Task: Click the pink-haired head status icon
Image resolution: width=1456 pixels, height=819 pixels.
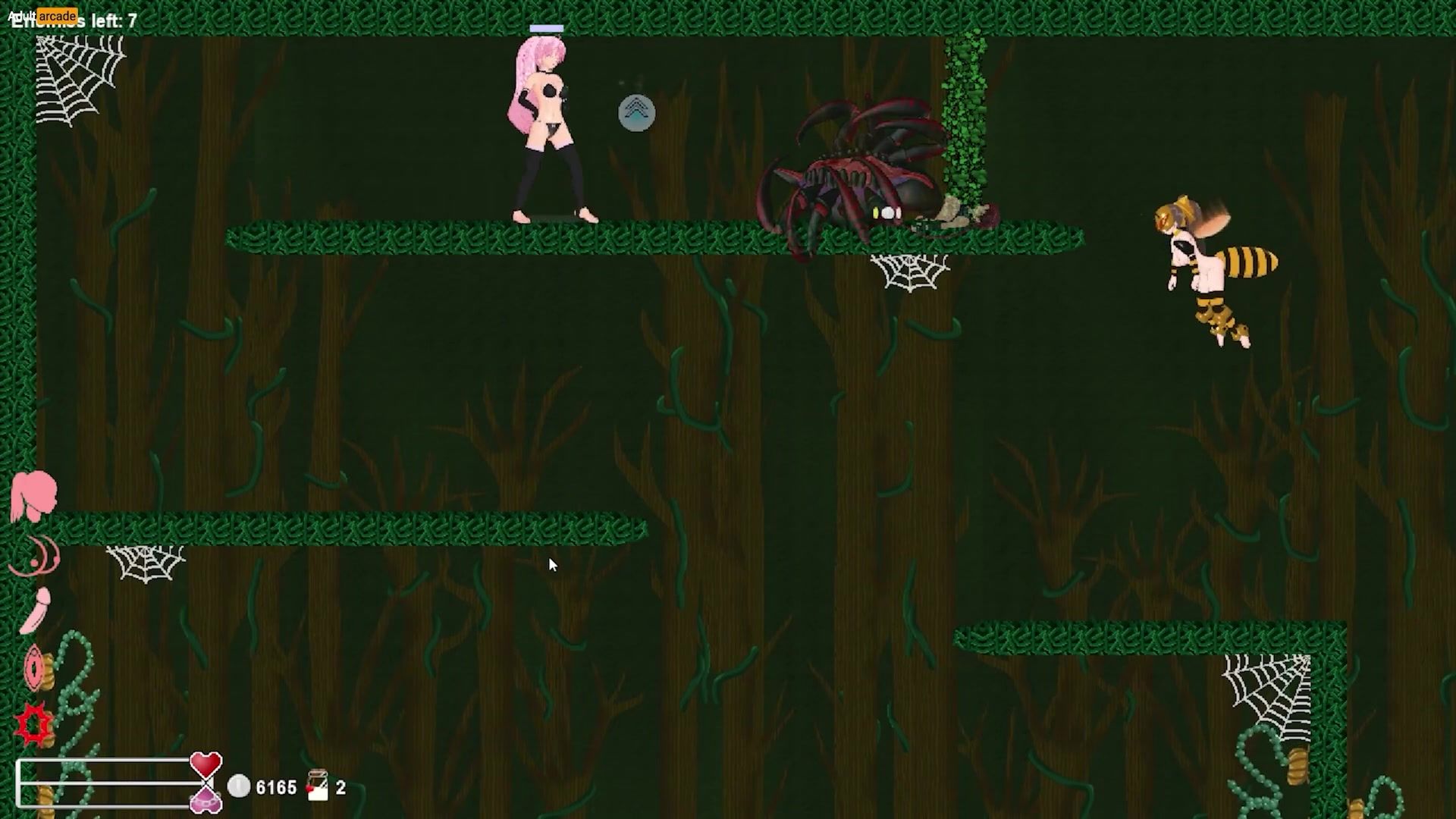Action: [34, 495]
